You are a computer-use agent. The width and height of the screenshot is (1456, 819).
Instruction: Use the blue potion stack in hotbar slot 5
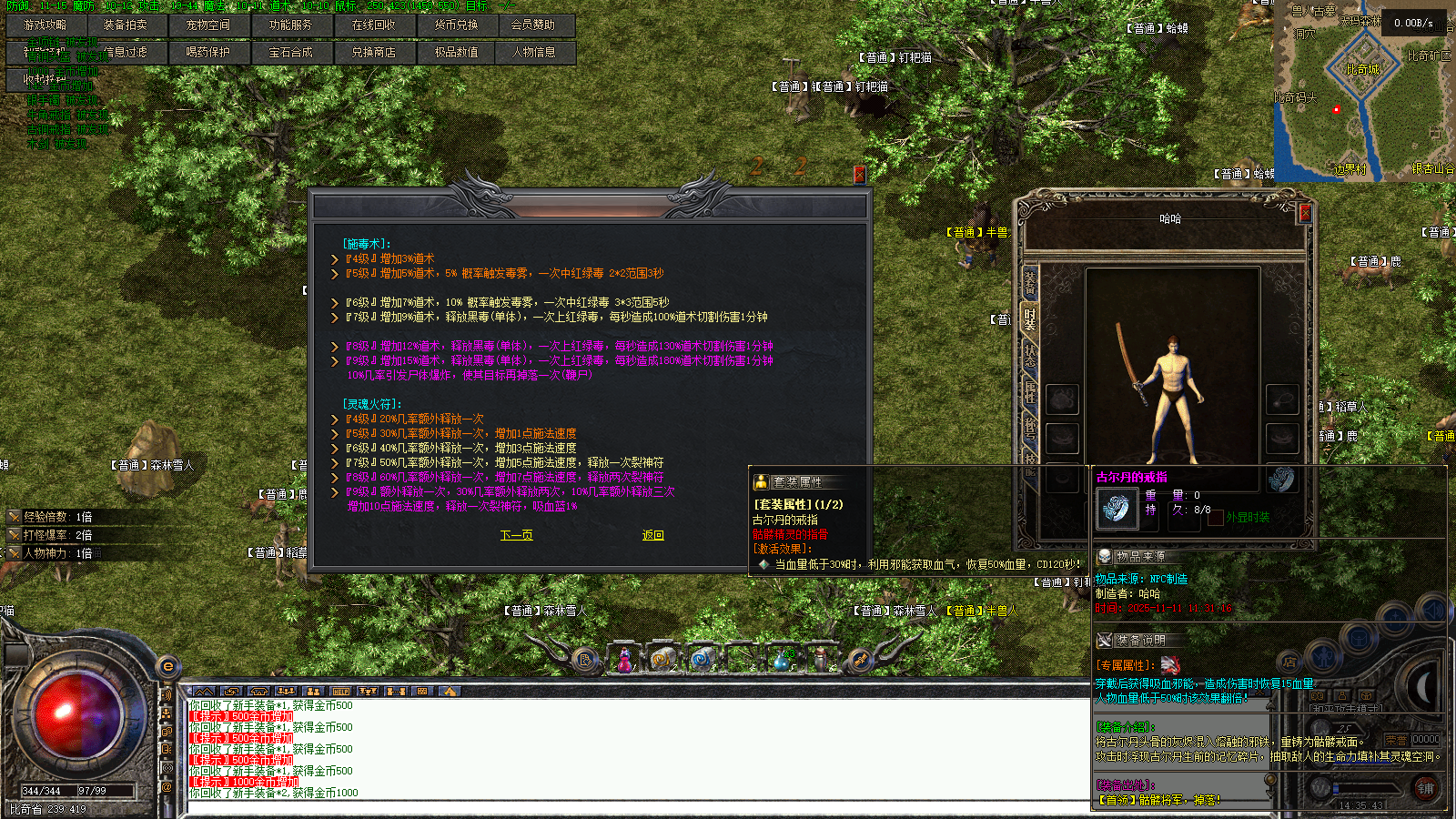781,660
